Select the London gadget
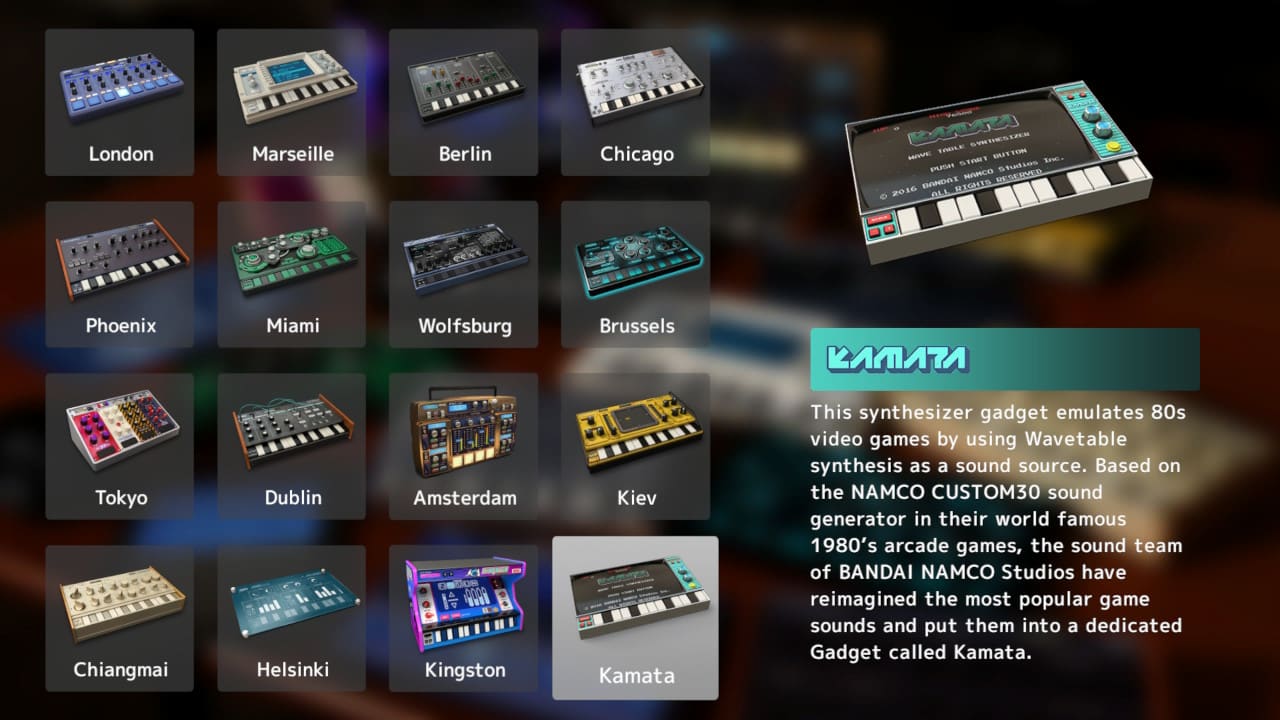 119,100
